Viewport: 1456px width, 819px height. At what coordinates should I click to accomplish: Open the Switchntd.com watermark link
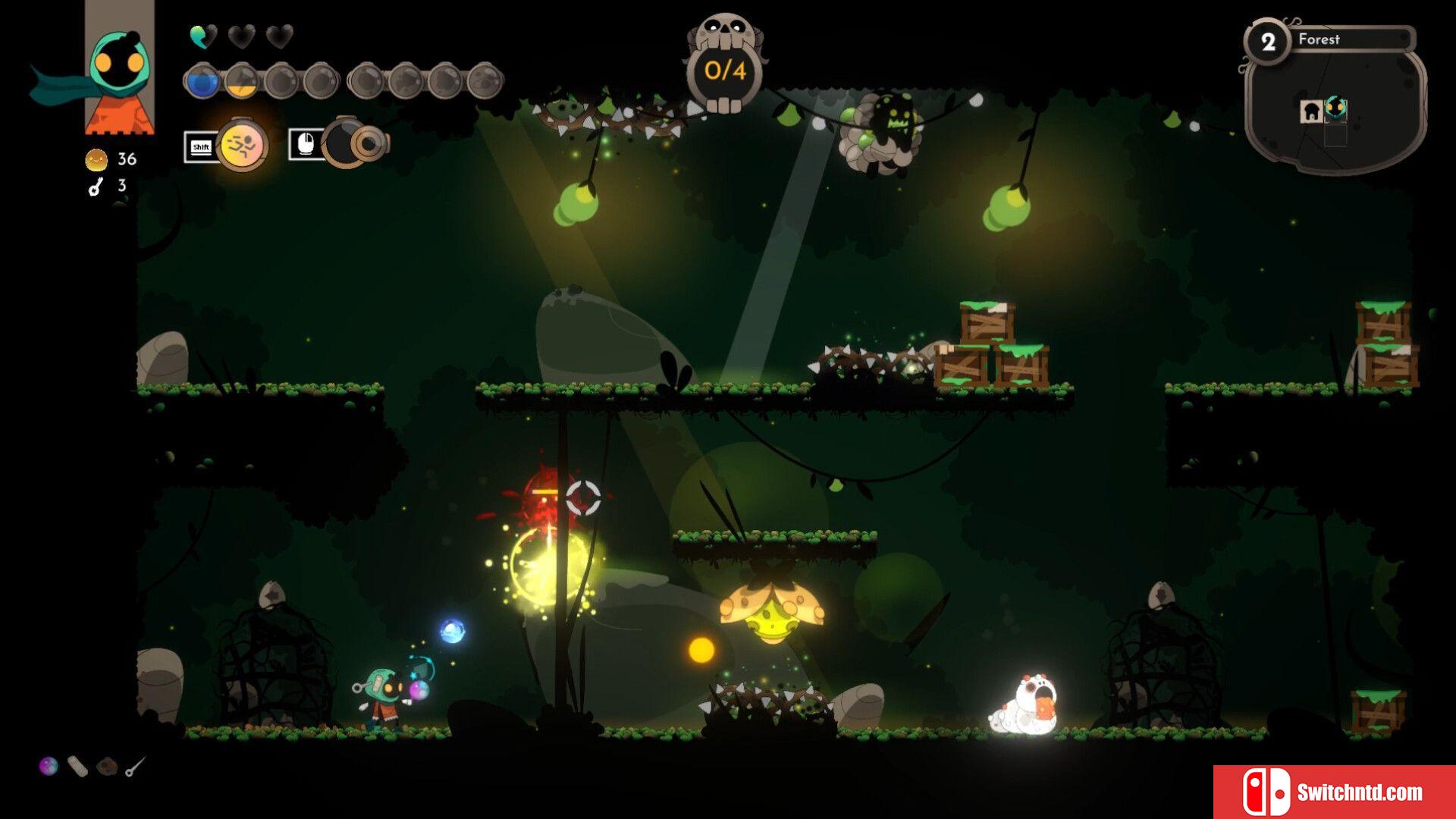(1334, 792)
